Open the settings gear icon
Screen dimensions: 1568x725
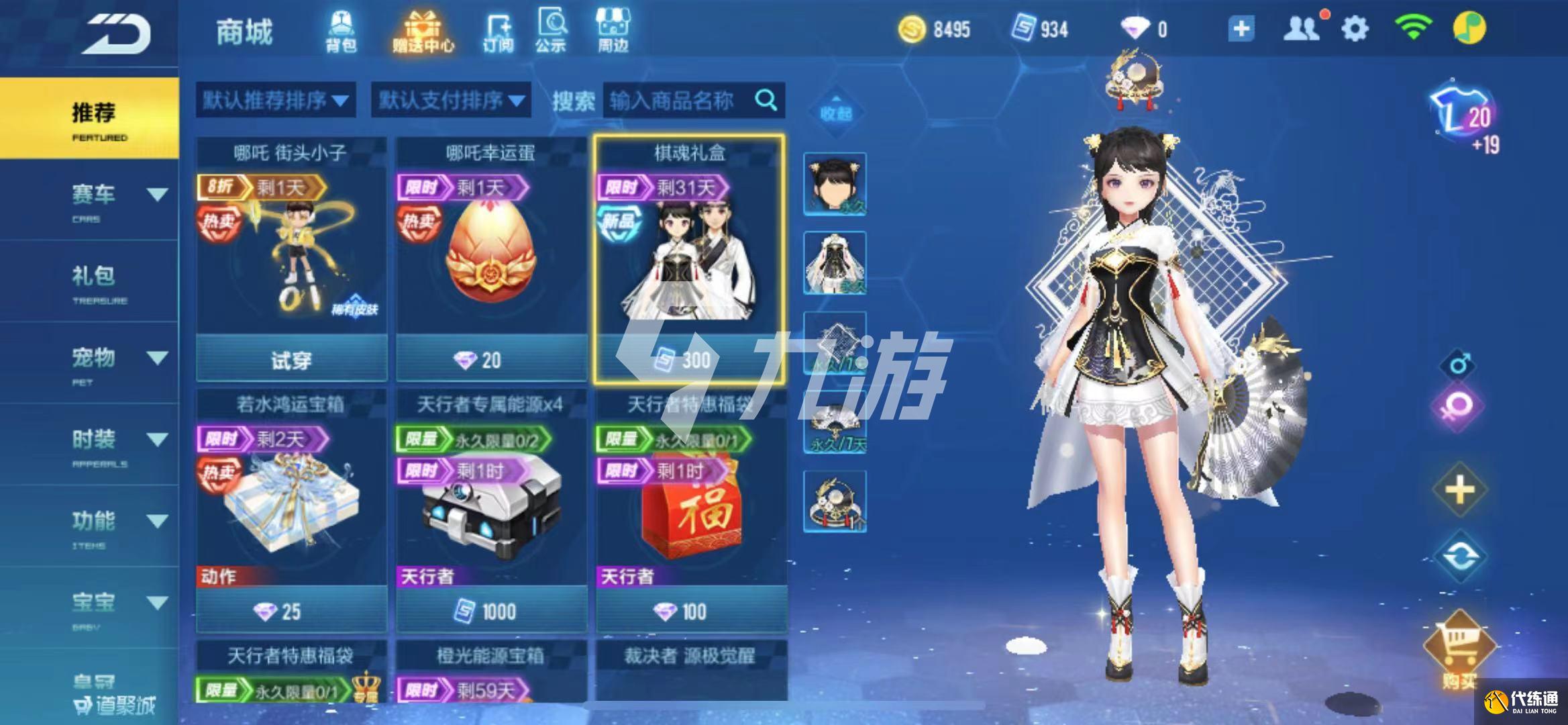(x=1355, y=30)
